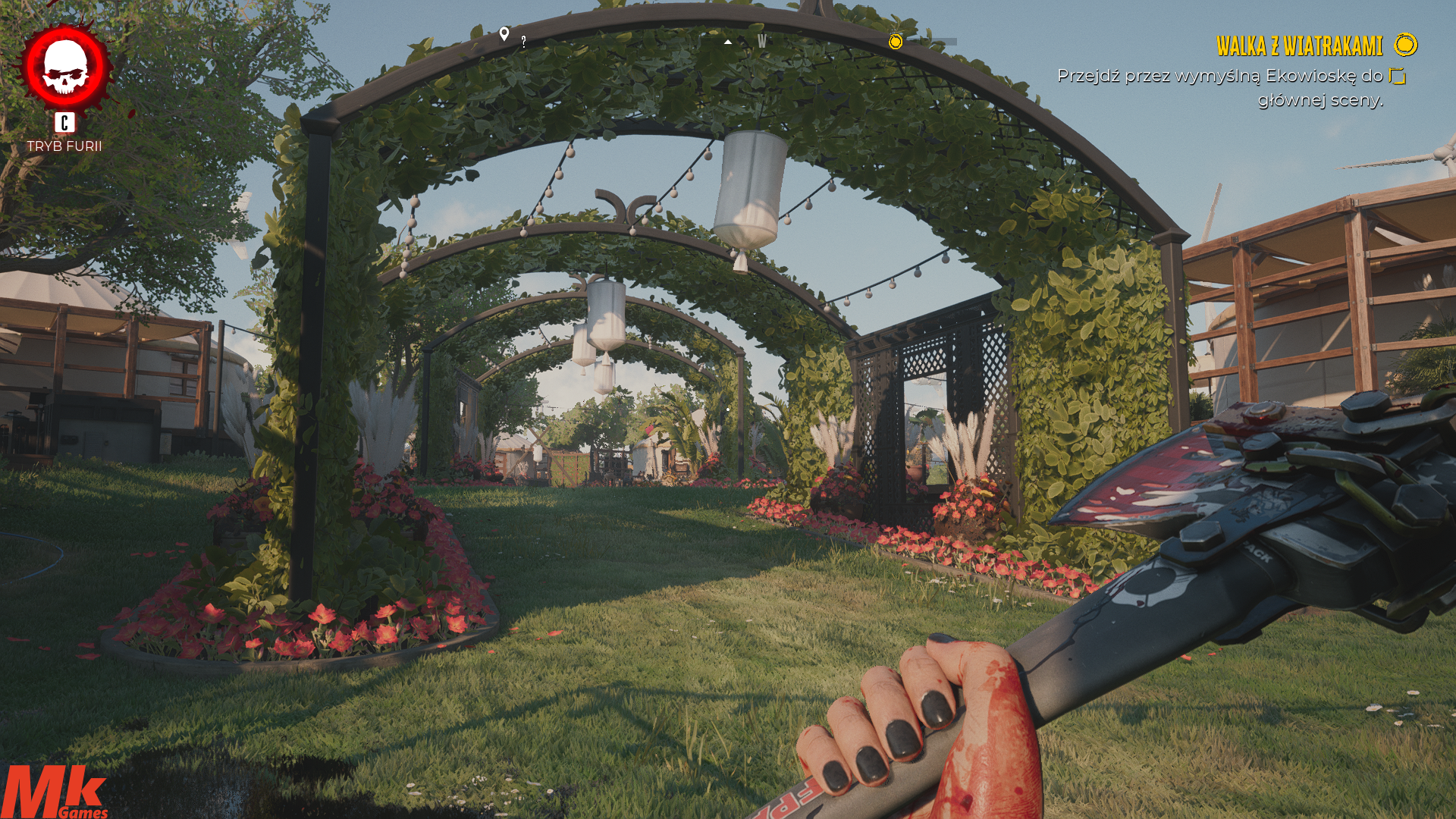
Task: Click the yellow quest emblem beside the title
Action: point(1405,45)
